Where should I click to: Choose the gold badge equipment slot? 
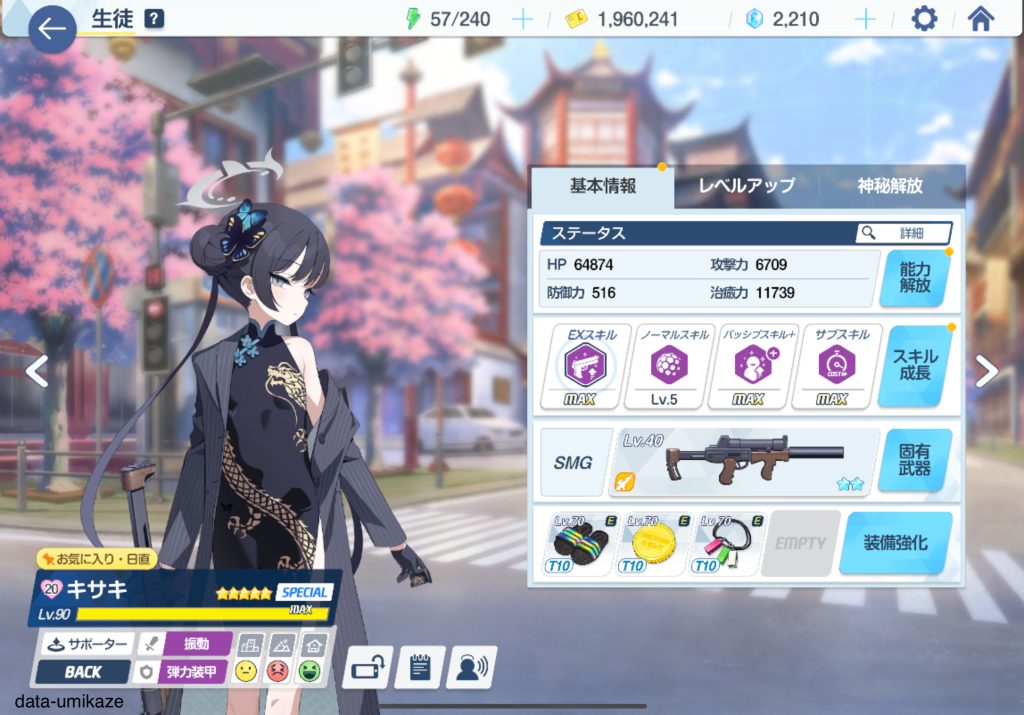[653, 543]
